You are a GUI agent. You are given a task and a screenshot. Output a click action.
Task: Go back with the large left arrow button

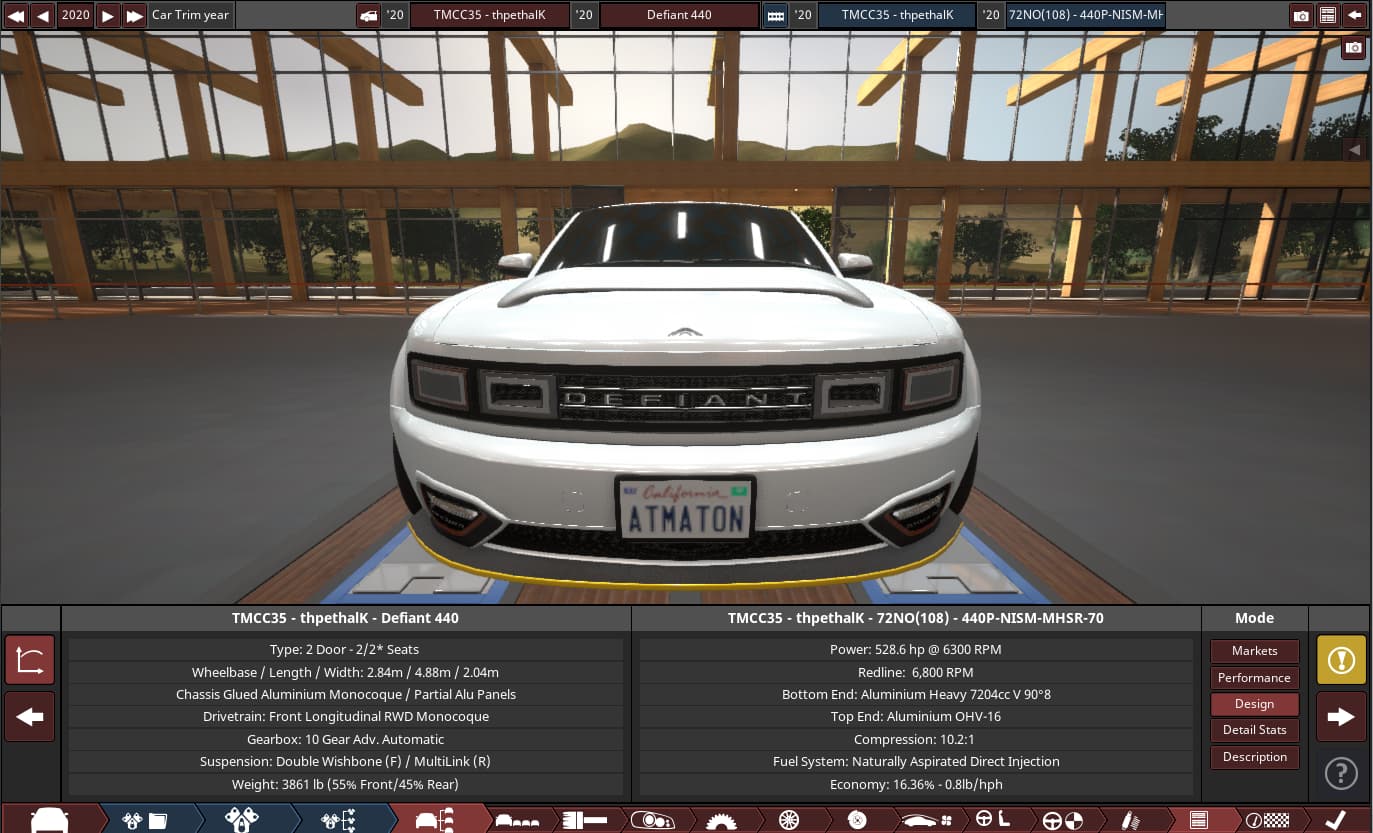29,716
